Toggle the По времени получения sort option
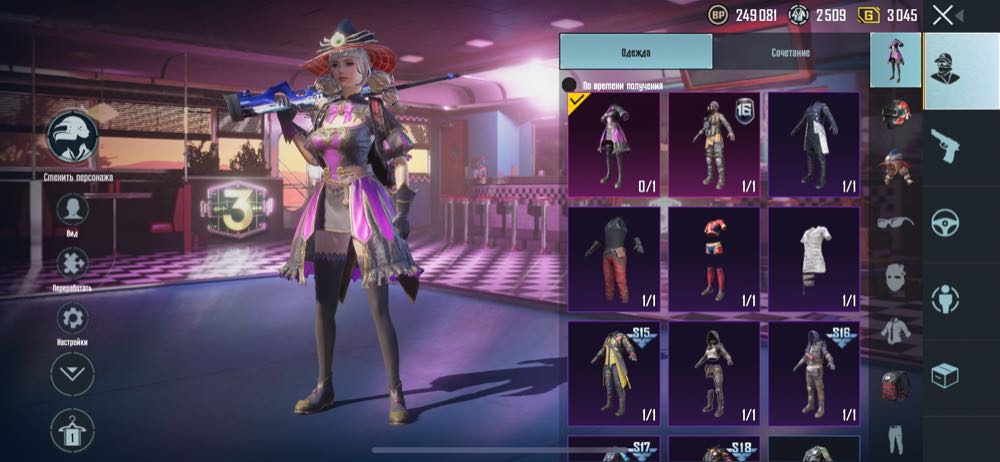The height and width of the screenshot is (462, 1000). click(570, 86)
